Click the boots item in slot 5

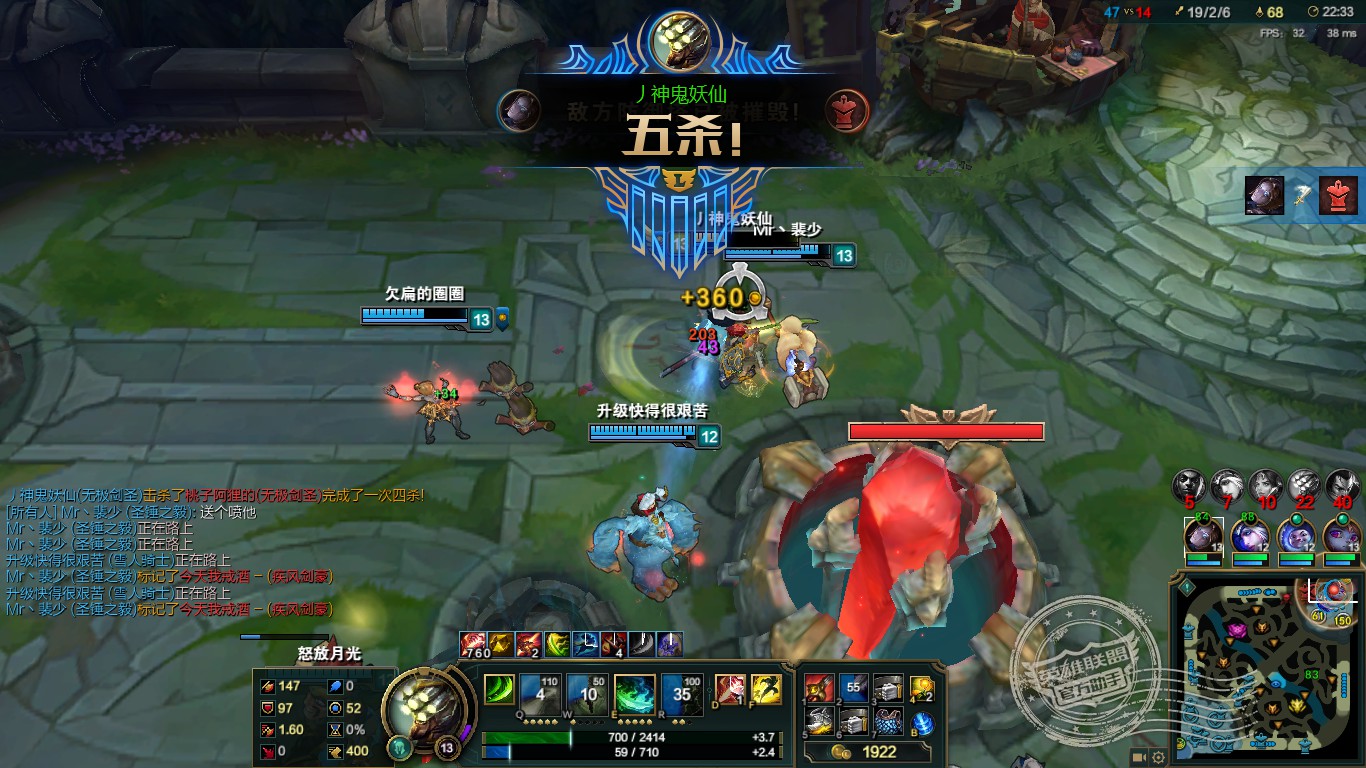[819, 721]
